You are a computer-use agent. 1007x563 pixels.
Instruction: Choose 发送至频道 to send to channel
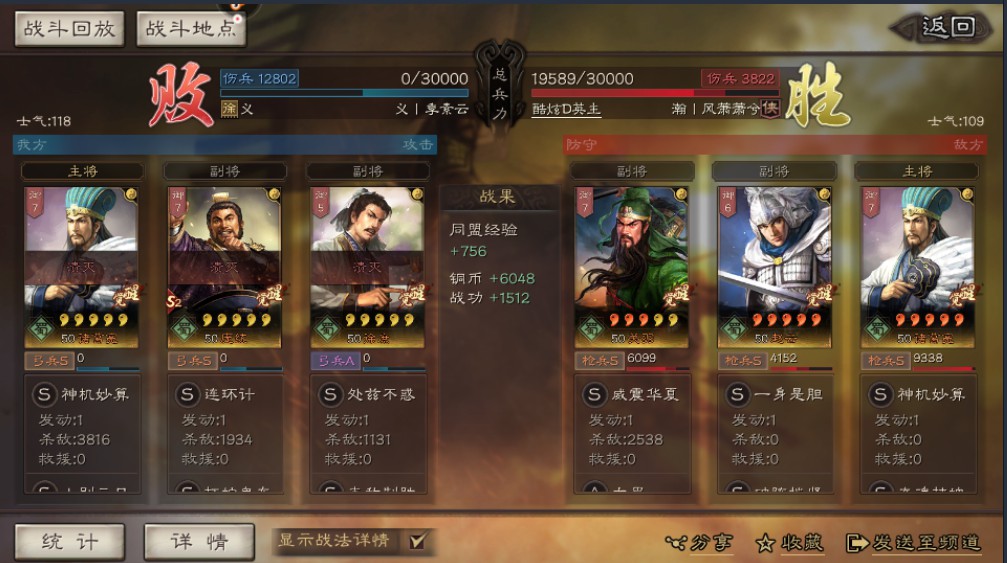pos(913,542)
